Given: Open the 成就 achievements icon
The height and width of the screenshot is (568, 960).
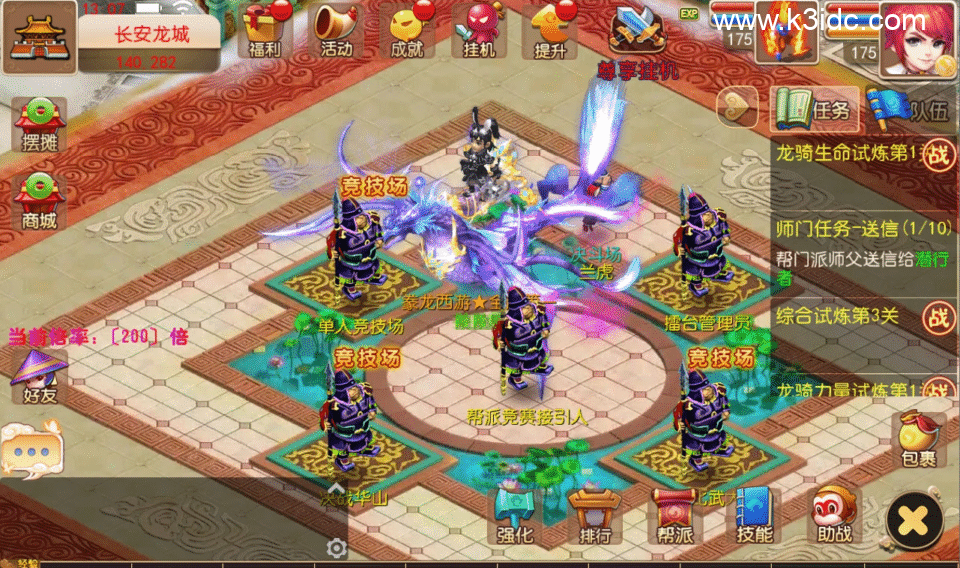Looking at the screenshot, I should pos(408,30).
